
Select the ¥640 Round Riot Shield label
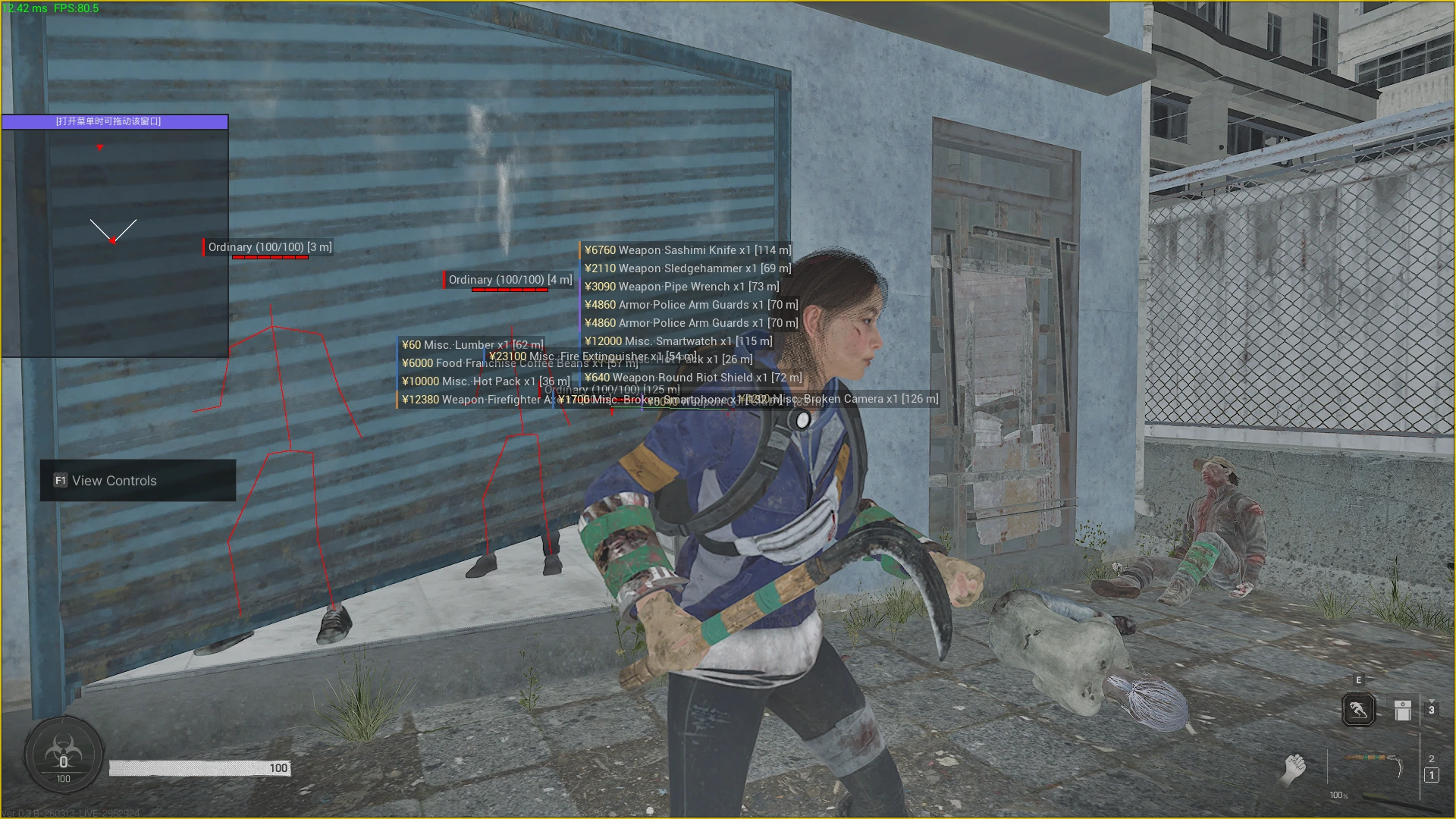694,377
